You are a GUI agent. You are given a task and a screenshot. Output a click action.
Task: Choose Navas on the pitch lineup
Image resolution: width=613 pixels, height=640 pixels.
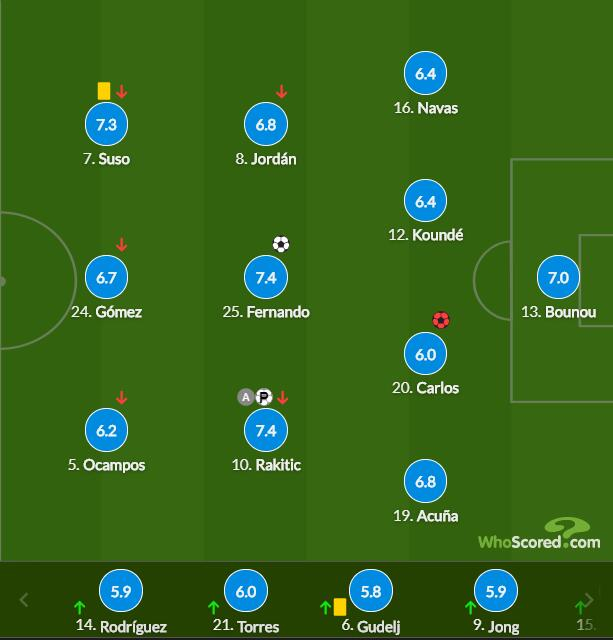pos(425,74)
